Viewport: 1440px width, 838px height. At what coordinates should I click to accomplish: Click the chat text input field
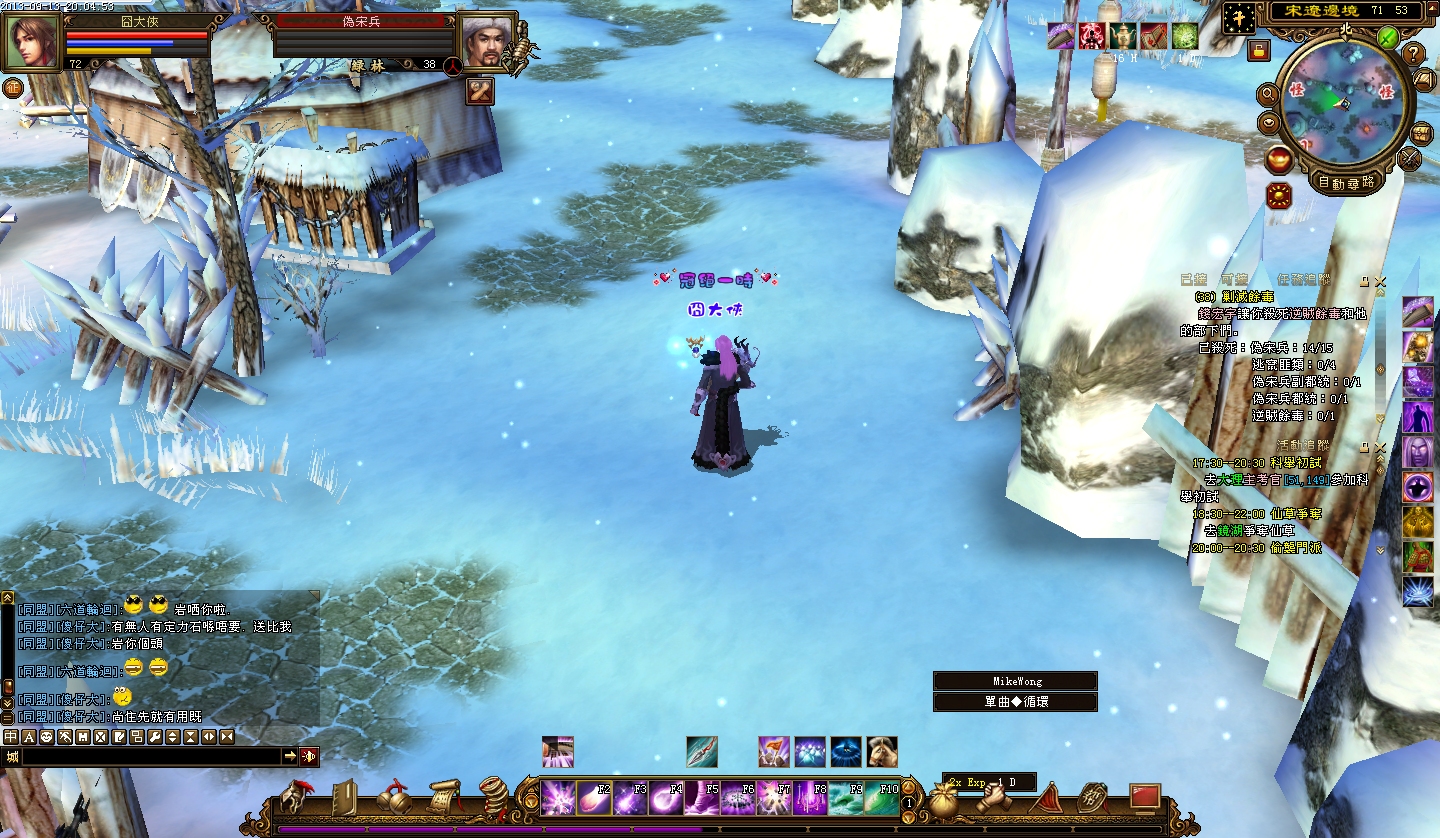150,756
